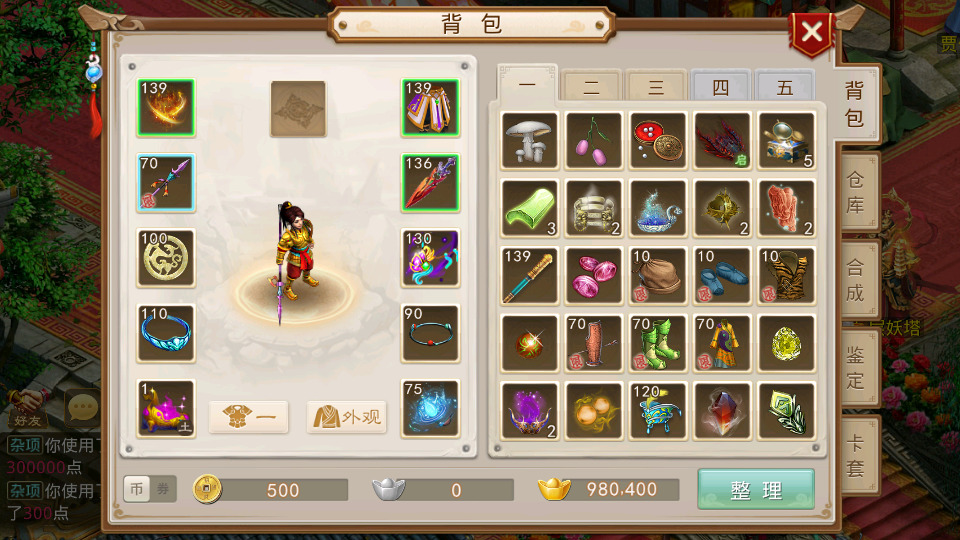Screen dimensions: 960x540
Task: Open bag page 三
Action: tap(656, 88)
